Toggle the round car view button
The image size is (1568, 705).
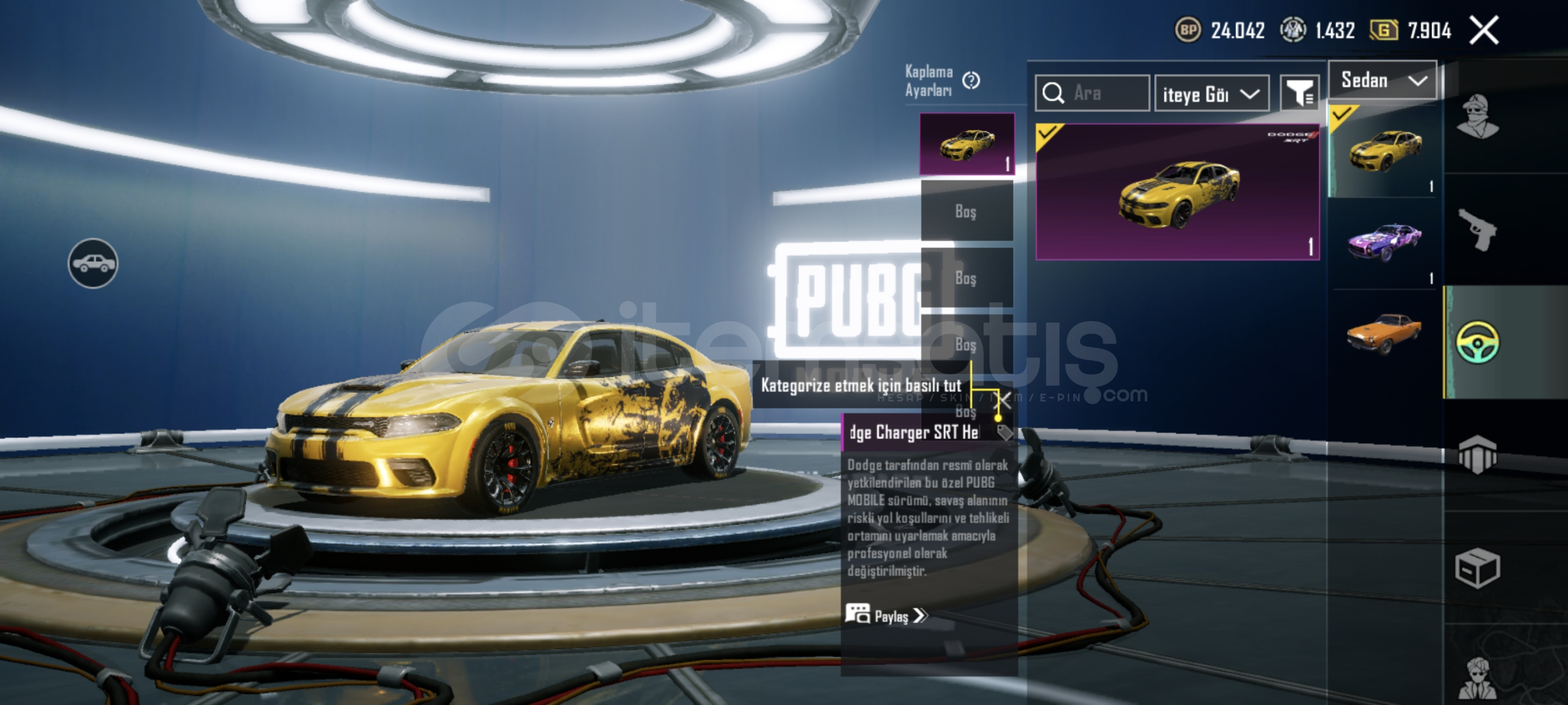93,264
